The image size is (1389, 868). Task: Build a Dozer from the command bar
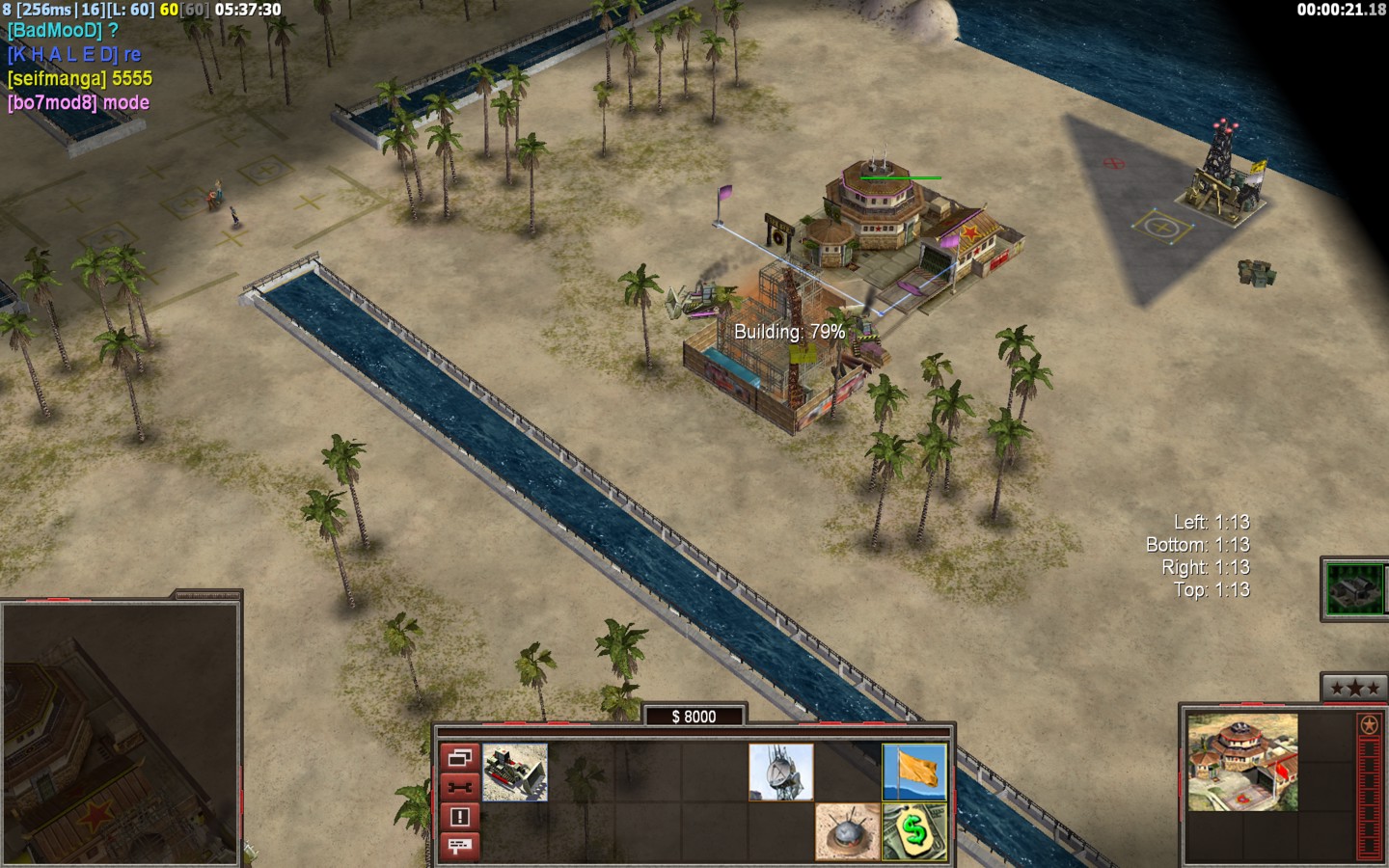515,772
